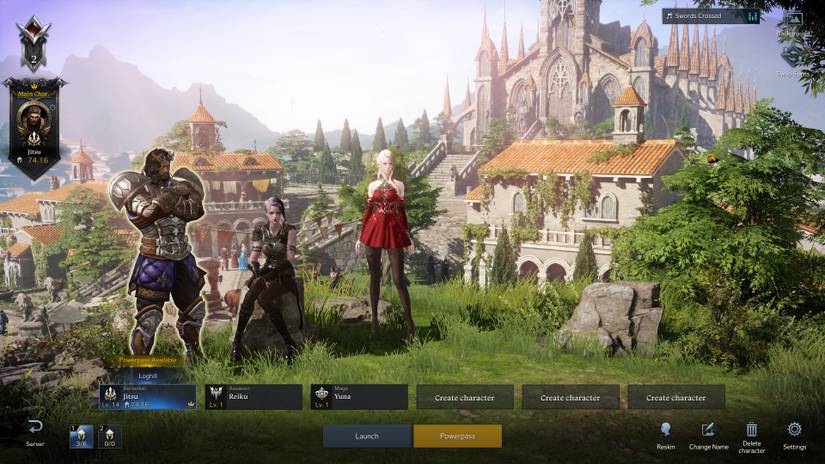Viewport: 825px width, 464px height.
Task: Pick the Yuna mage character slot
Action: coord(359,397)
